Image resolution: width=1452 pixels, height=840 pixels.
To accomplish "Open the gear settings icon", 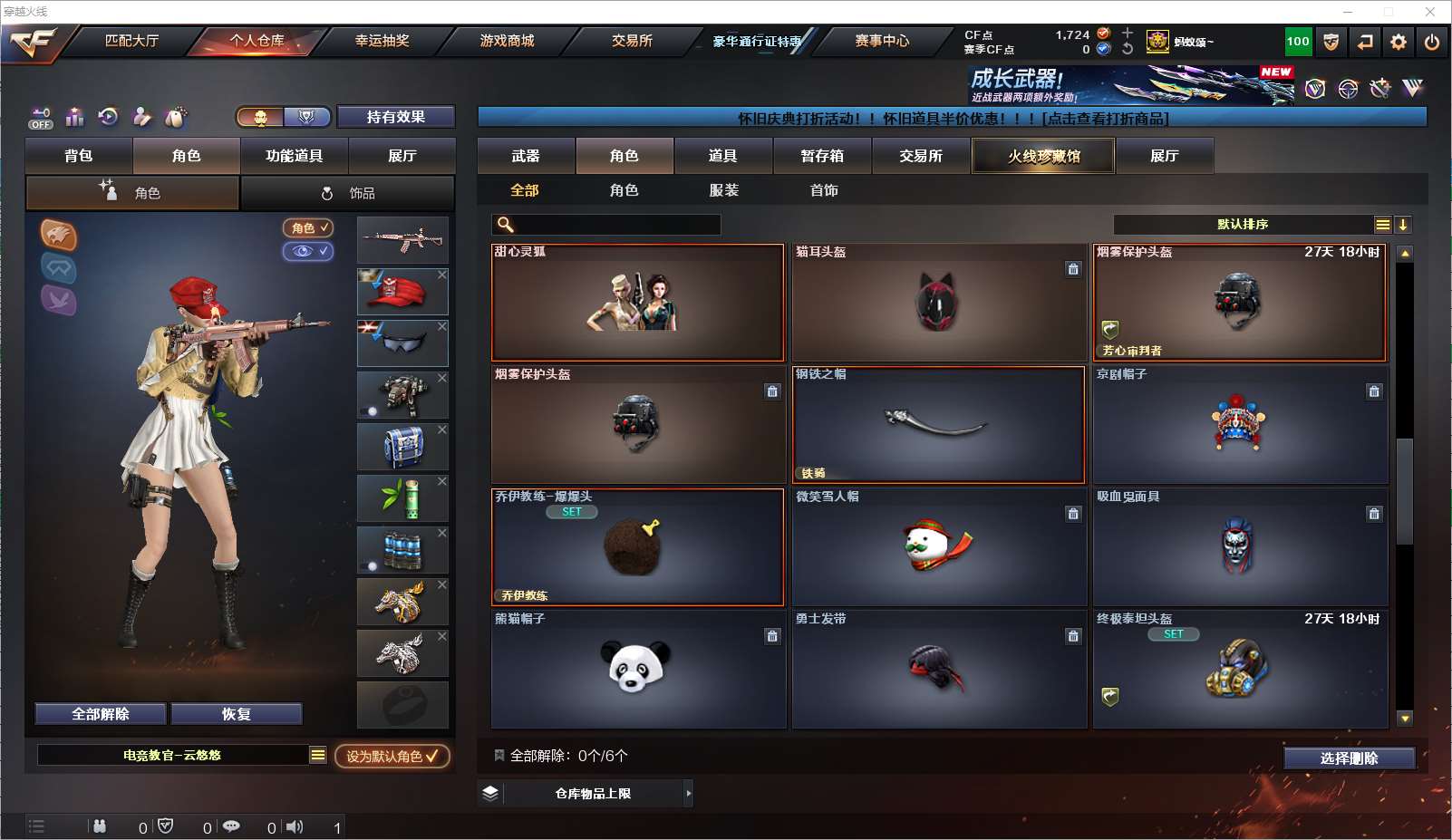I will 1399,42.
